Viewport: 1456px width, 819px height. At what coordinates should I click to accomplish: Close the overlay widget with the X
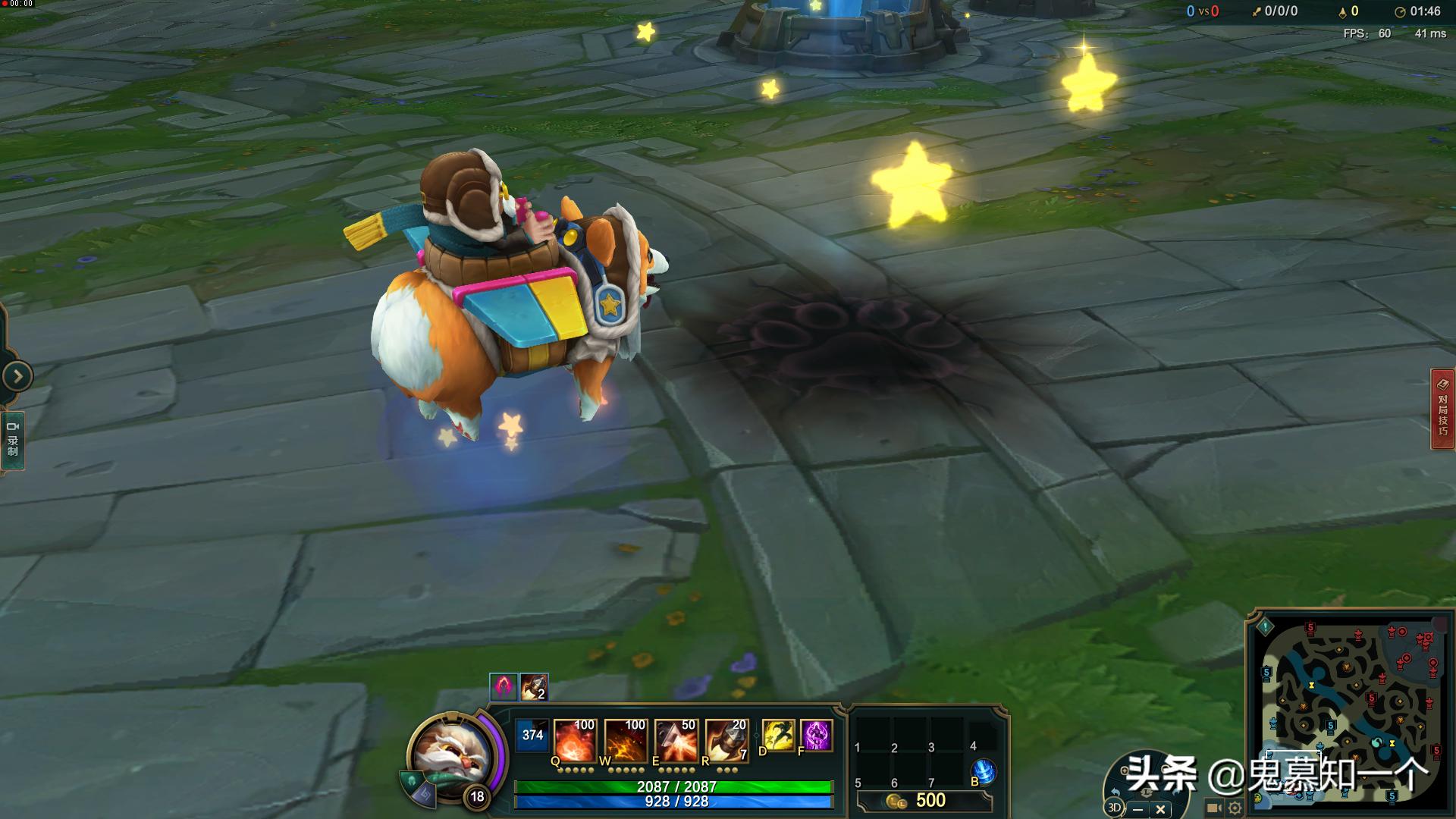[x=1160, y=809]
